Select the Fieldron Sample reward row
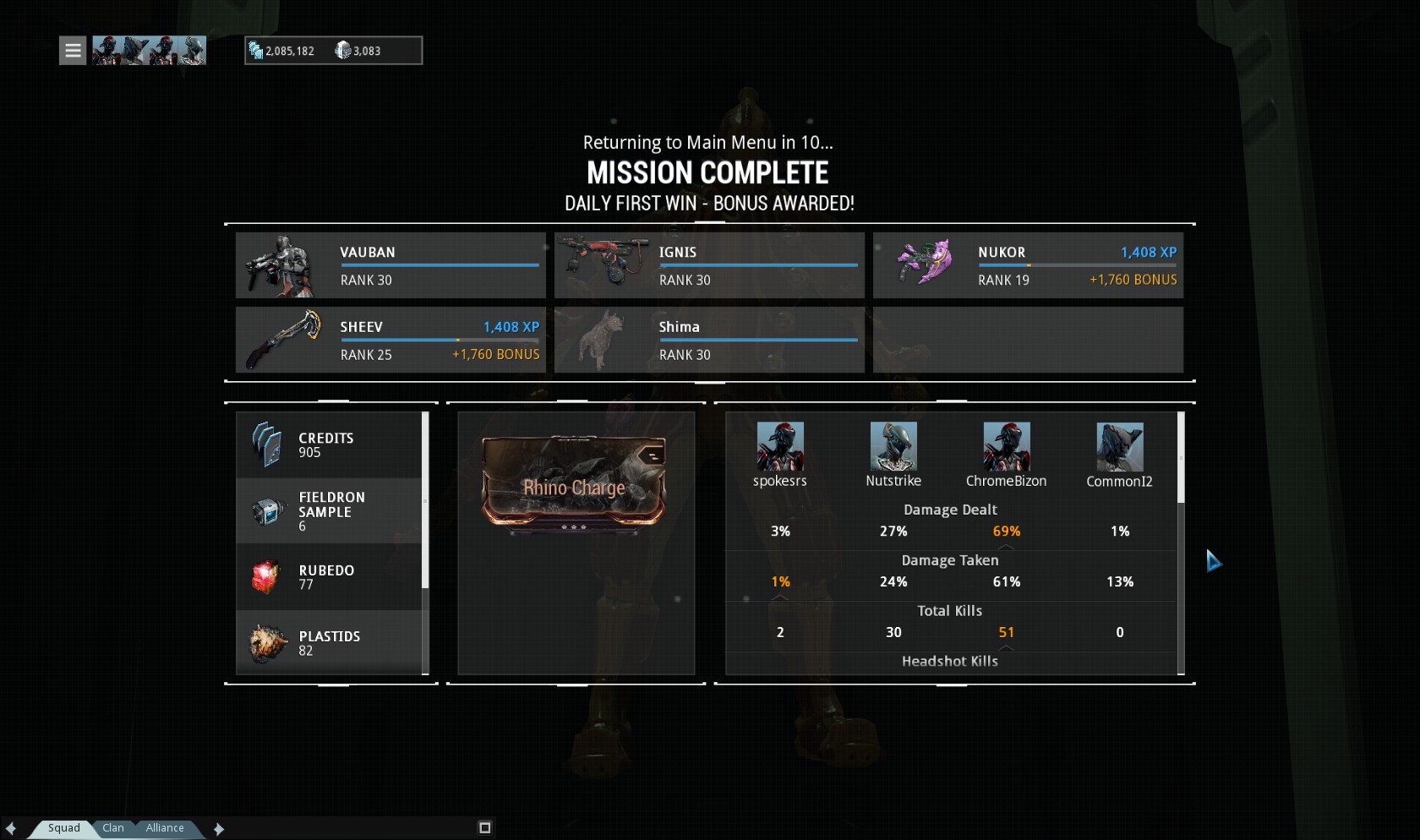This screenshot has width=1420, height=840. (x=329, y=511)
